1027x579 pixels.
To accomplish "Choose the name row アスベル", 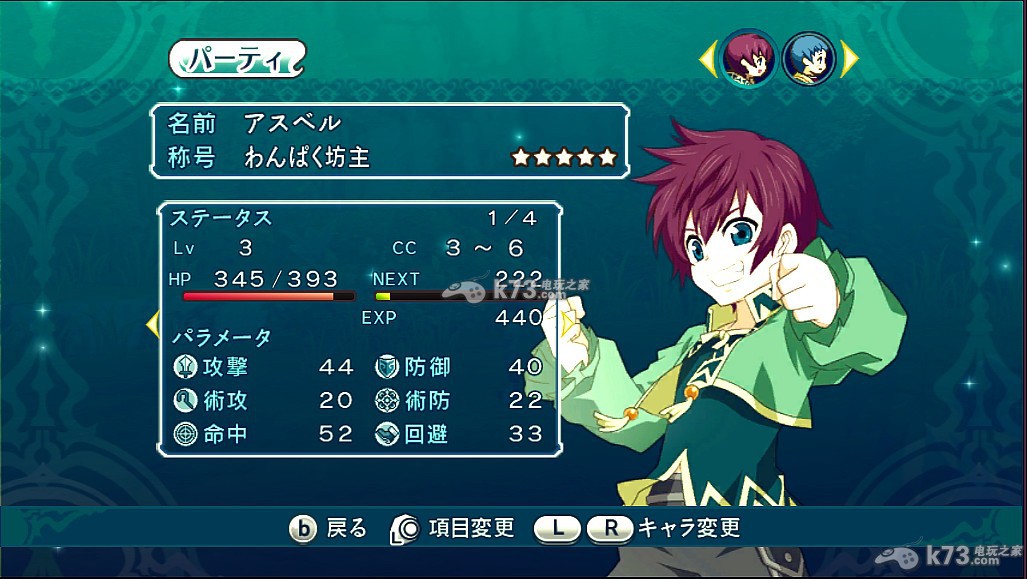I will [x=390, y=123].
